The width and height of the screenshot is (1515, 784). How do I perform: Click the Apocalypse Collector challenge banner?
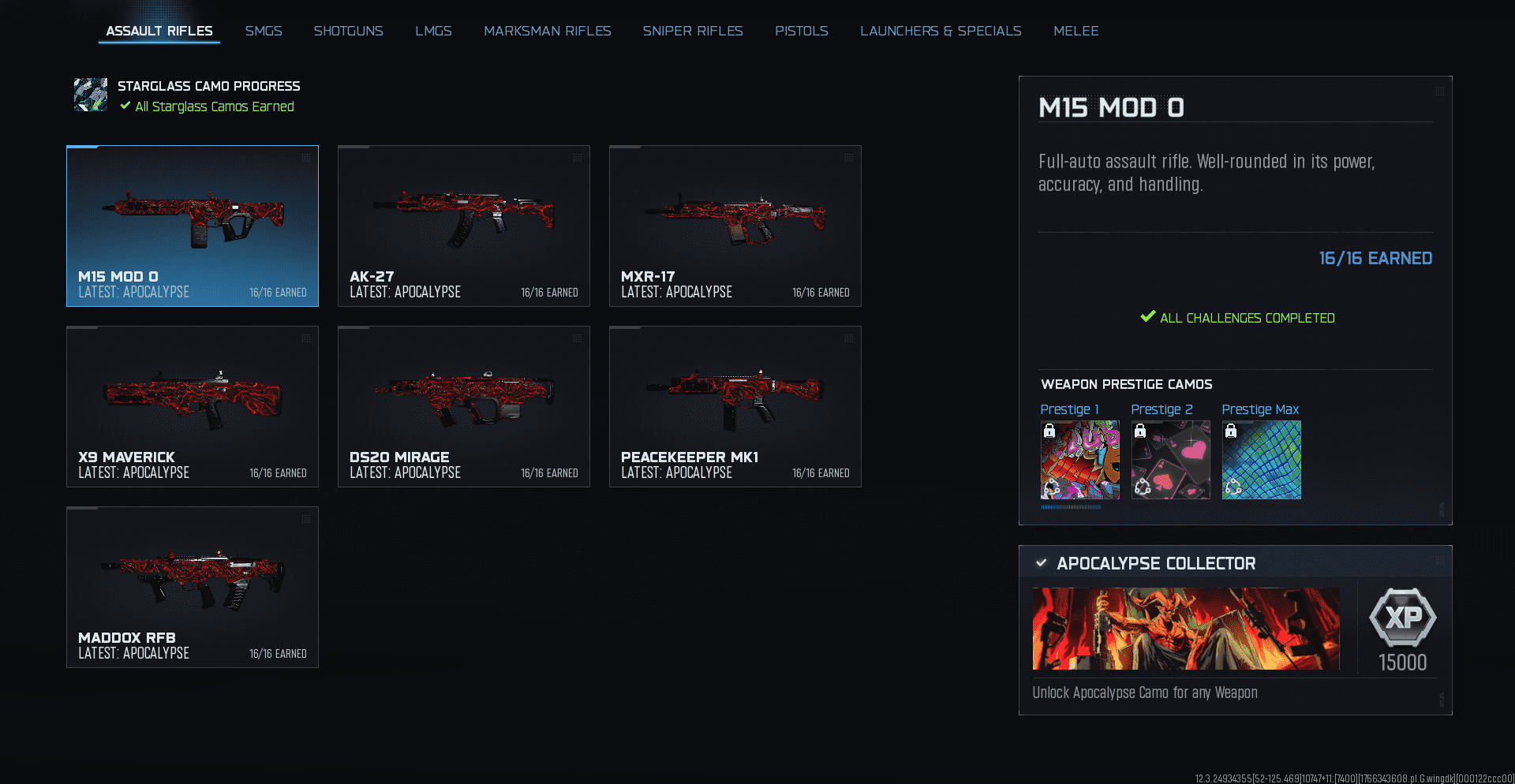1186,629
